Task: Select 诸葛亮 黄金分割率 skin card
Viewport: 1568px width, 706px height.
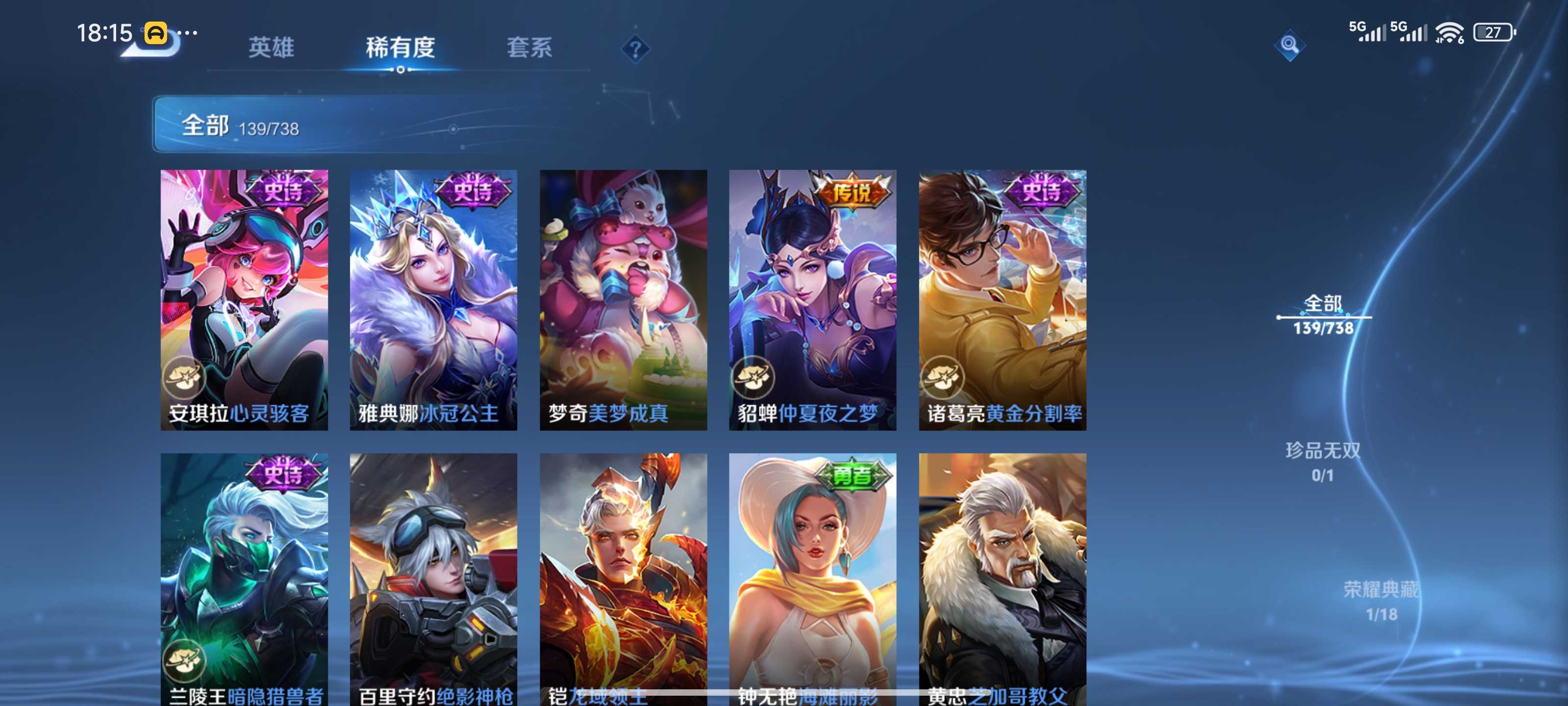Action: pyautogui.click(x=1003, y=300)
